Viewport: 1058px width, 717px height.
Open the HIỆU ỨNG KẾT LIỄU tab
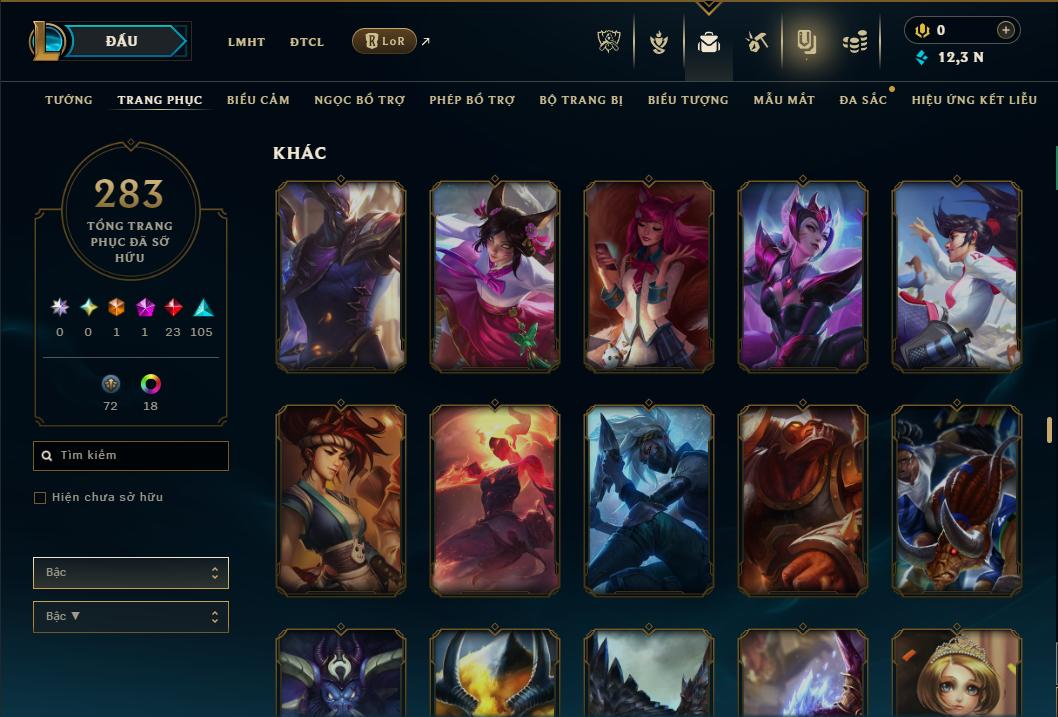[974, 100]
